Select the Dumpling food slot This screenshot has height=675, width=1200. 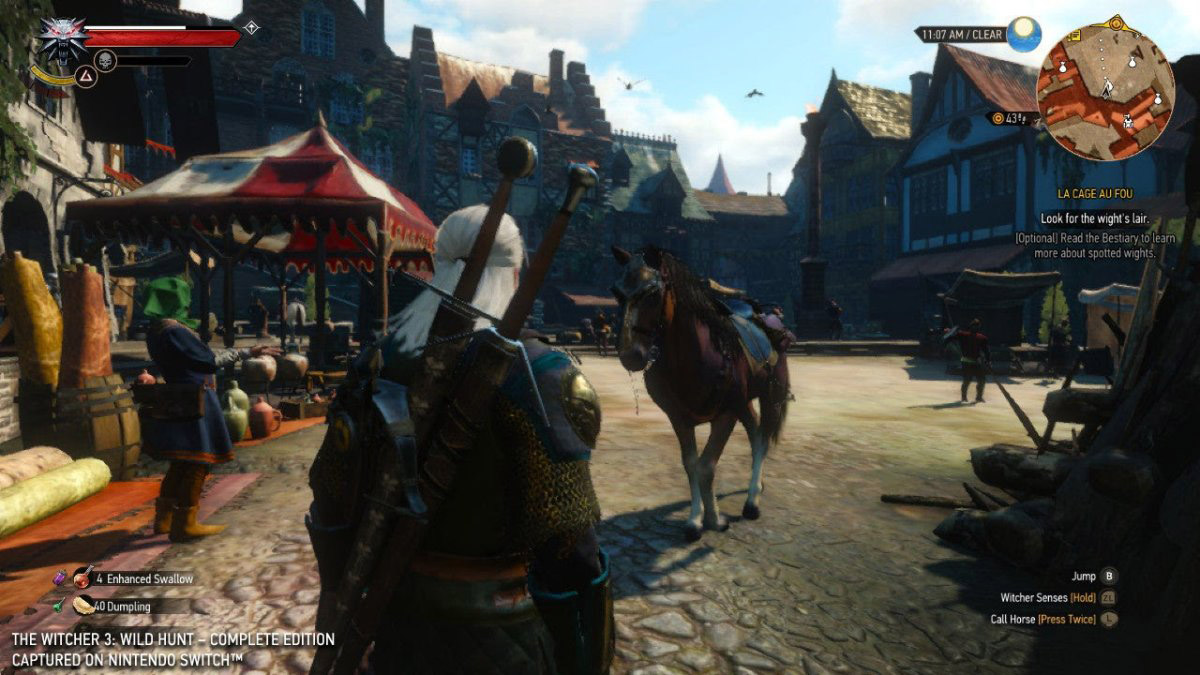pyautogui.click(x=84, y=605)
